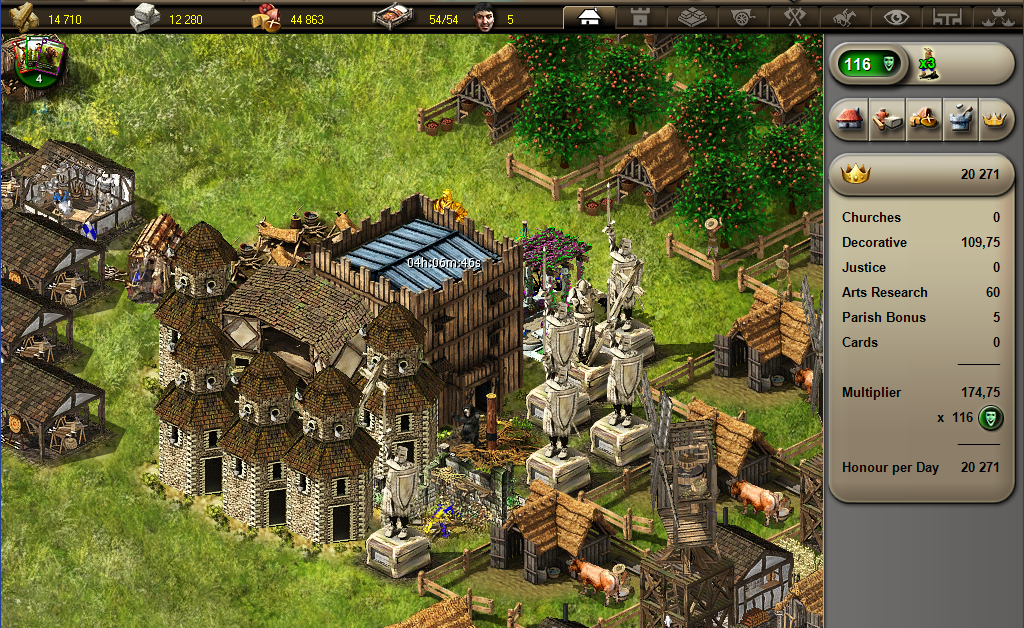Choose the red-roof house building category

pyautogui.click(x=850, y=120)
